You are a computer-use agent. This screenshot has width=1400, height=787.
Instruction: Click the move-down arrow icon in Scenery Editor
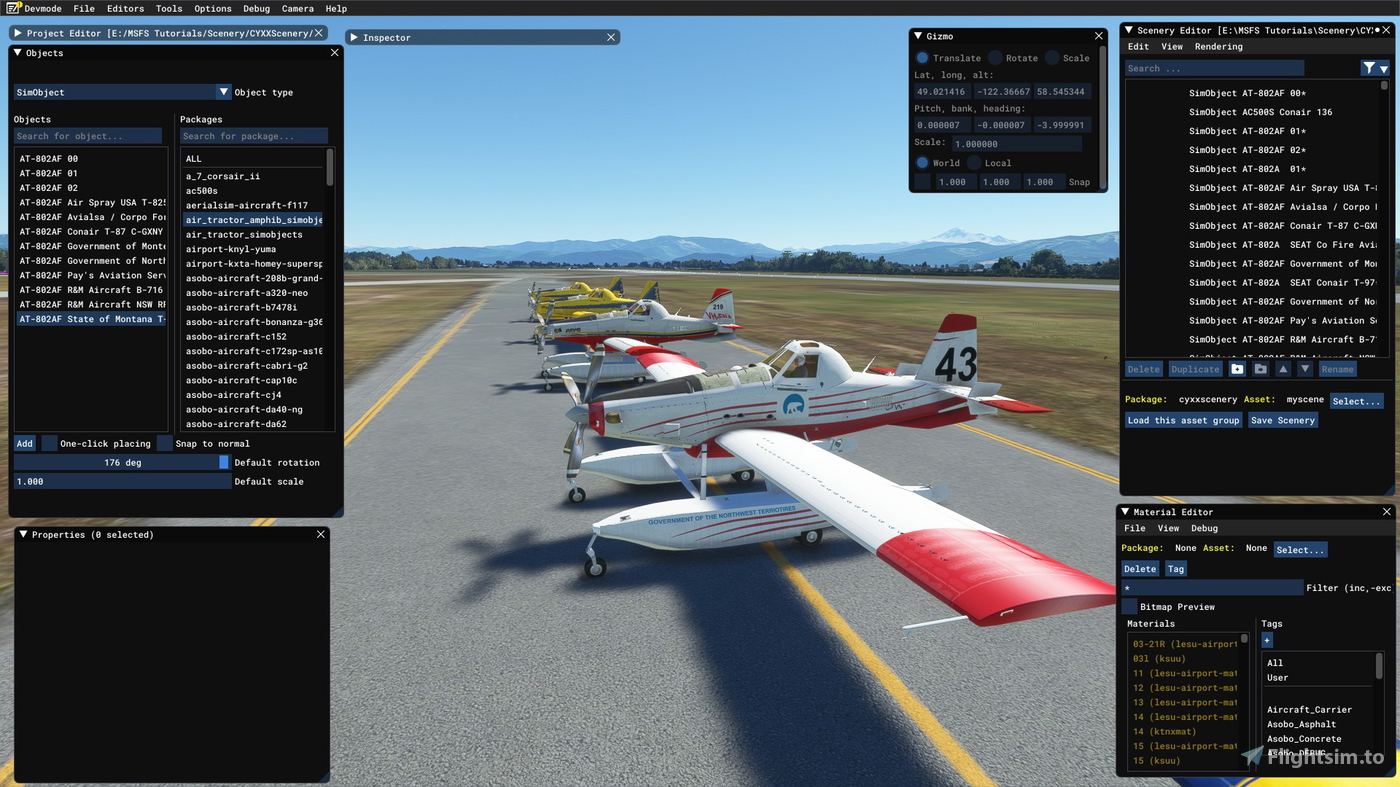[x=1305, y=368]
